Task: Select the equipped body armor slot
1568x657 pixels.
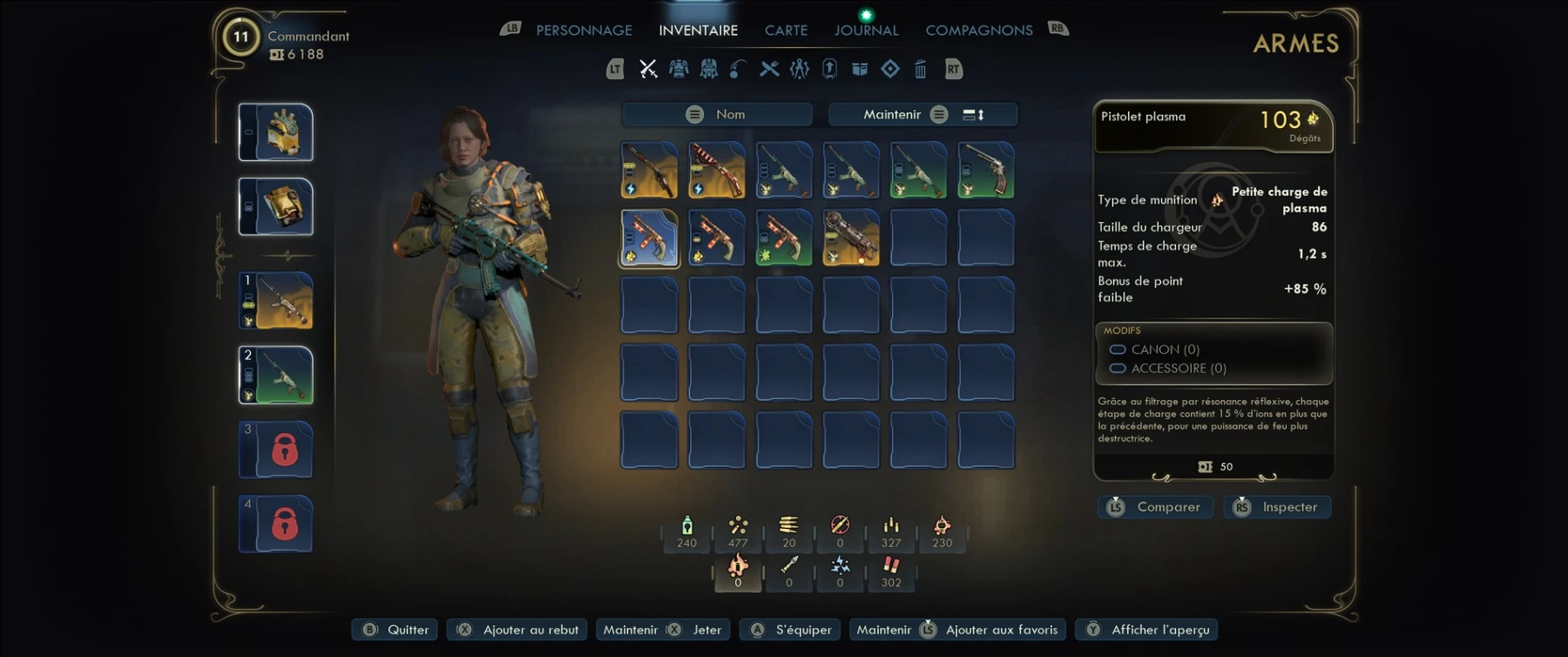Action: [x=276, y=207]
